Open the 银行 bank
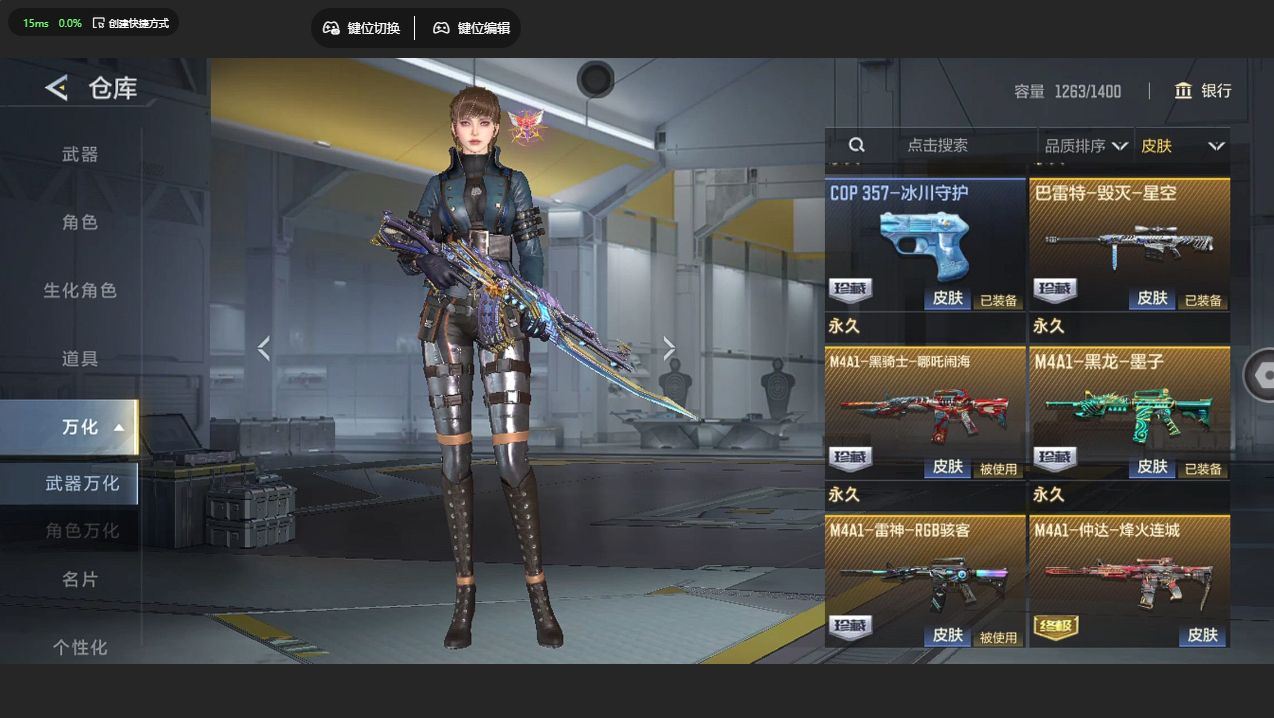1274x718 pixels. click(1203, 91)
